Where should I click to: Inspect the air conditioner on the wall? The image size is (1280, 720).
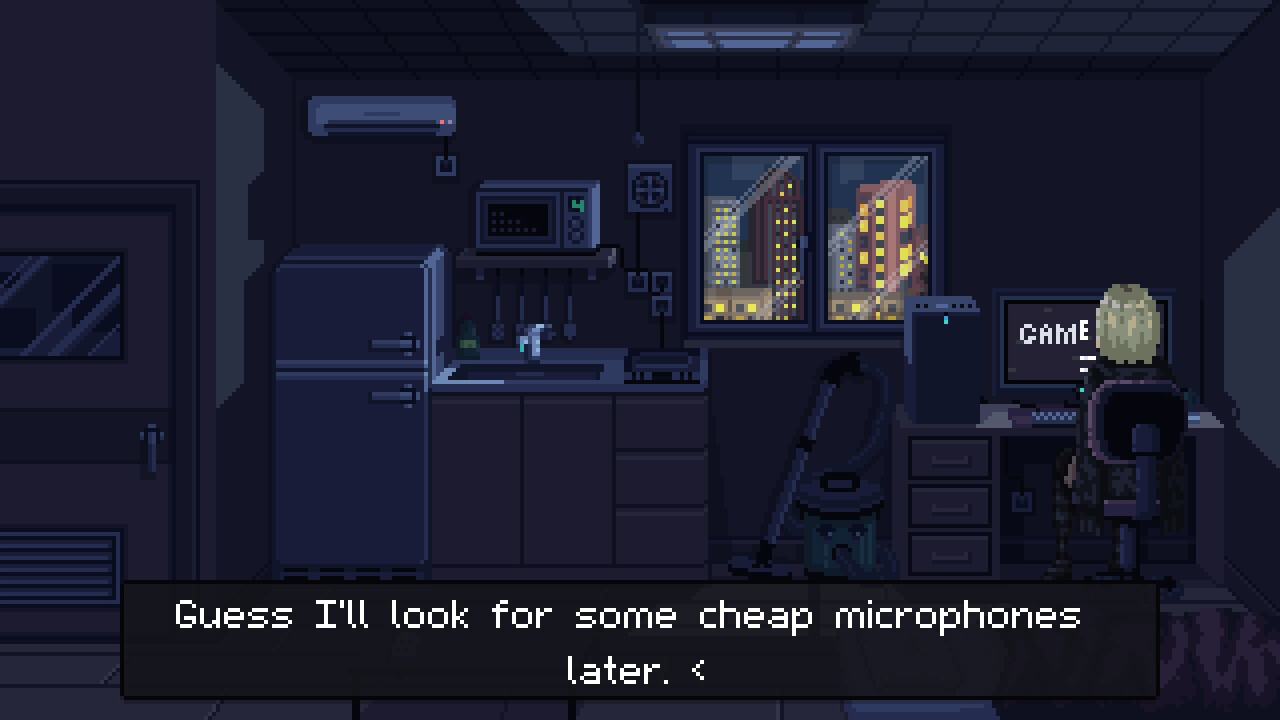pyautogui.click(x=380, y=113)
